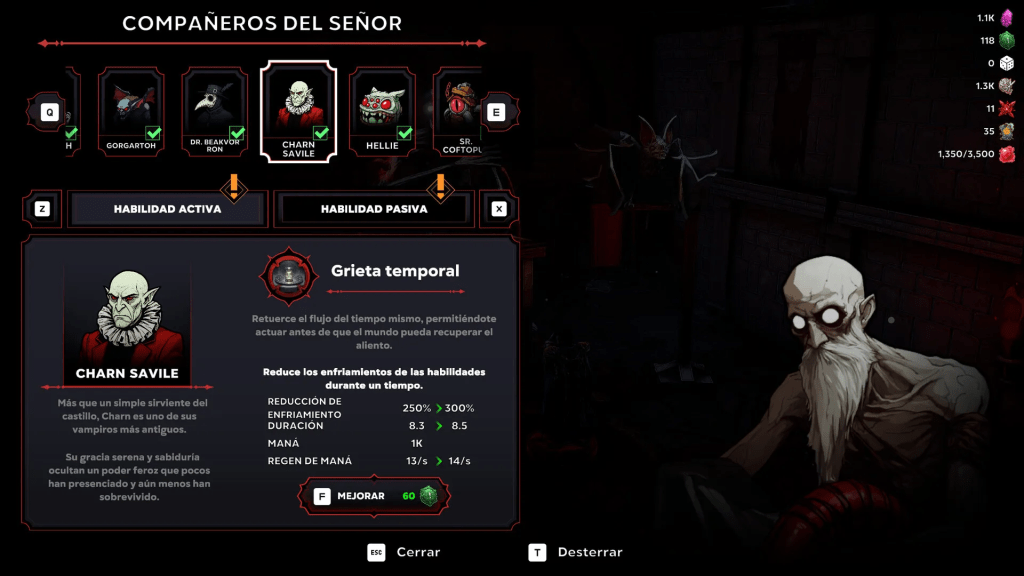This screenshot has width=1024, height=576.
Task: Select the Charn Savile companion card
Action: coord(298,111)
